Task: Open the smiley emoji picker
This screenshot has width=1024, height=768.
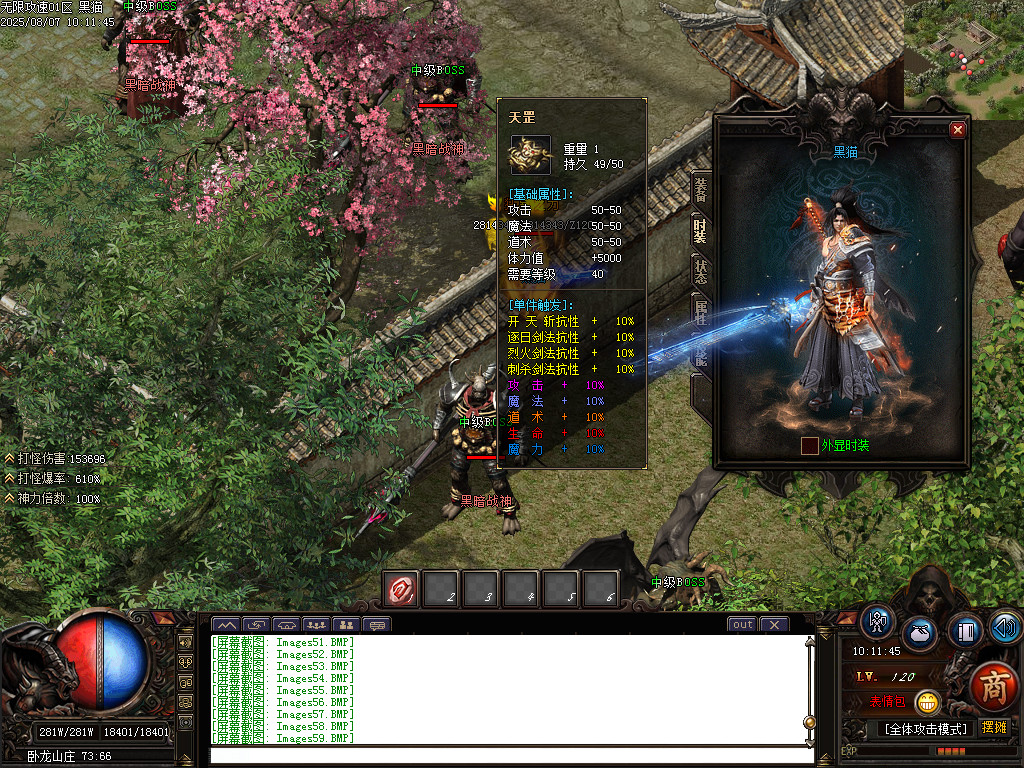Action: 928,701
